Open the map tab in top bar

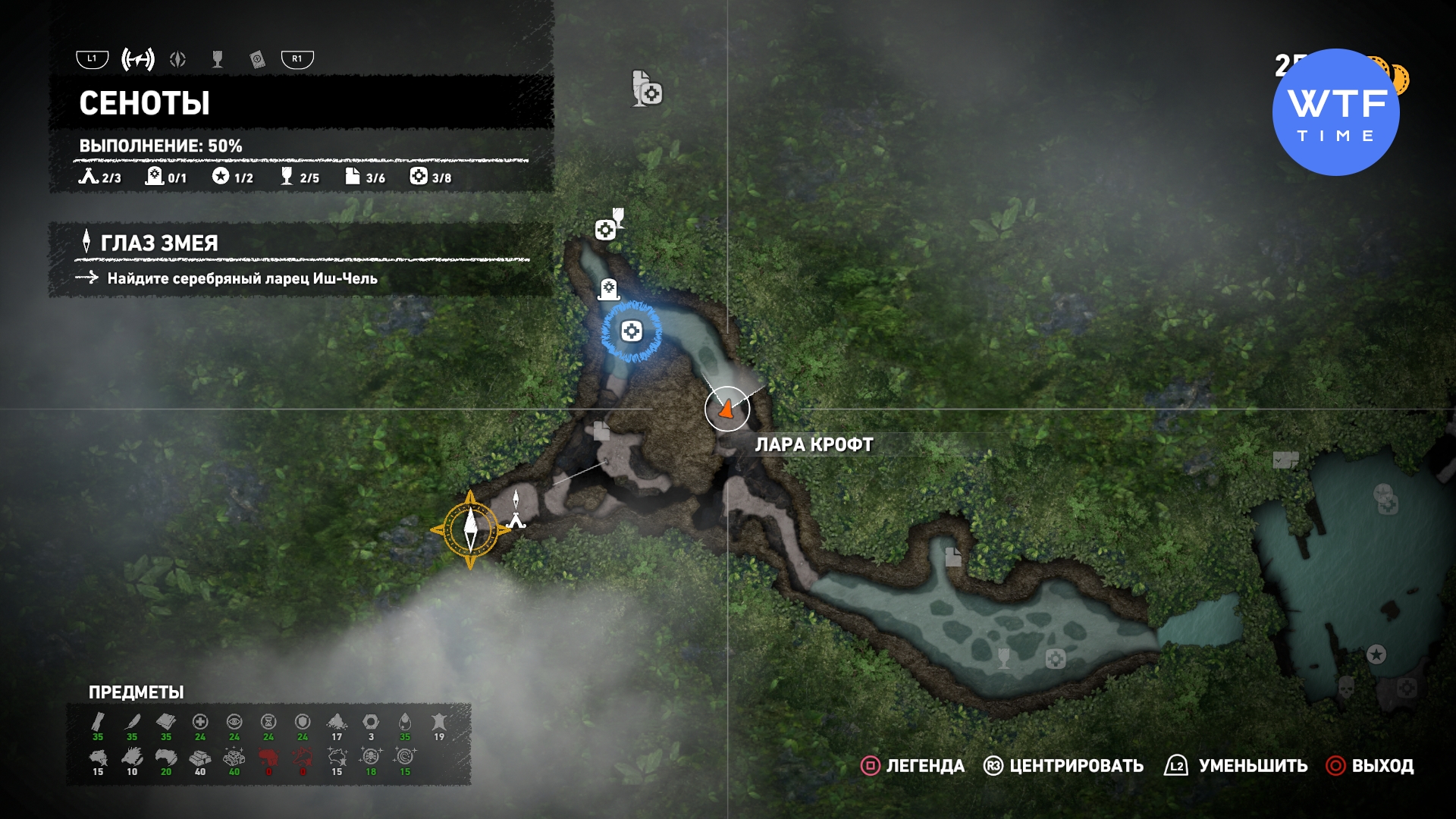(138, 59)
